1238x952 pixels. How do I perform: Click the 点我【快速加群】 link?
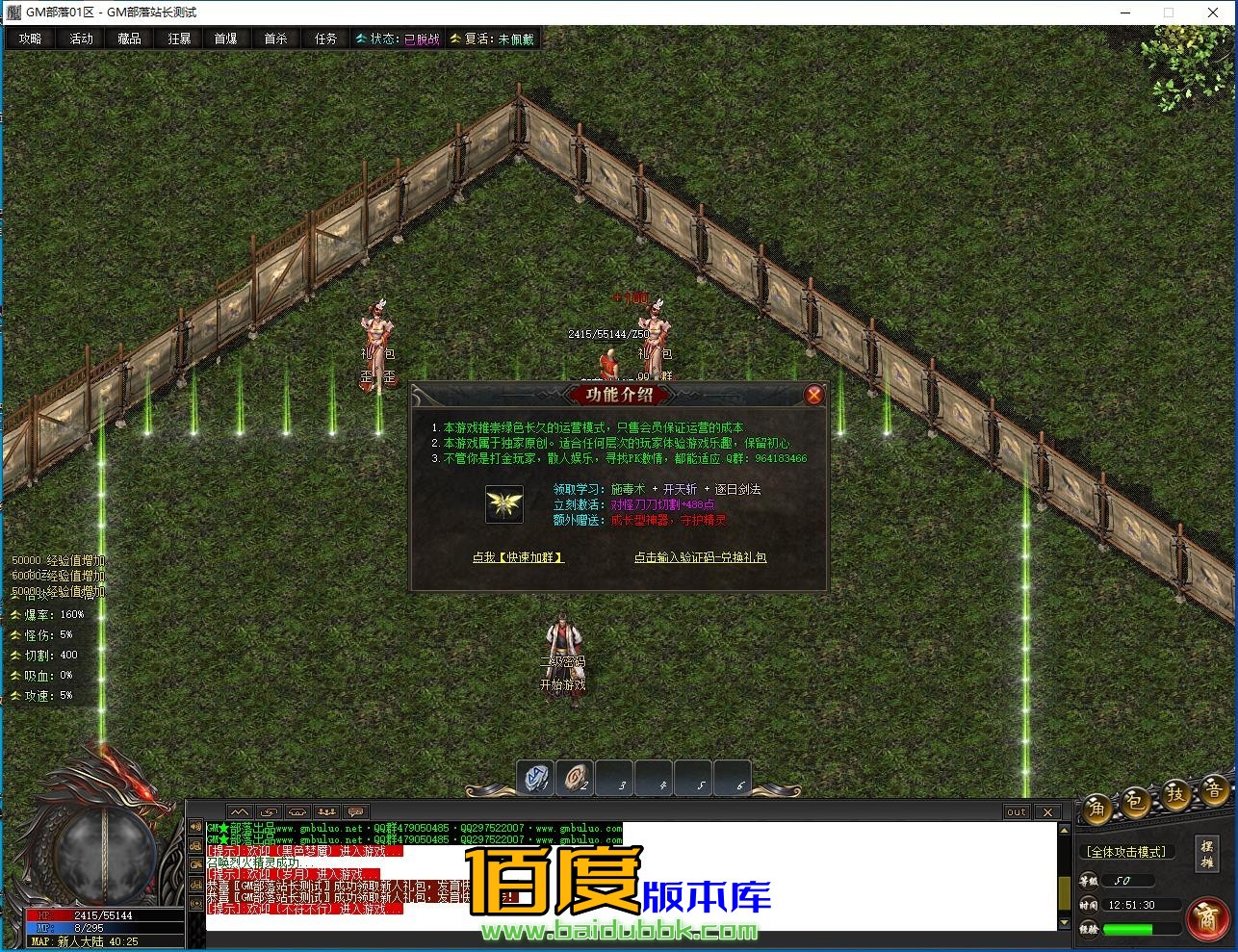click(521, 556)
